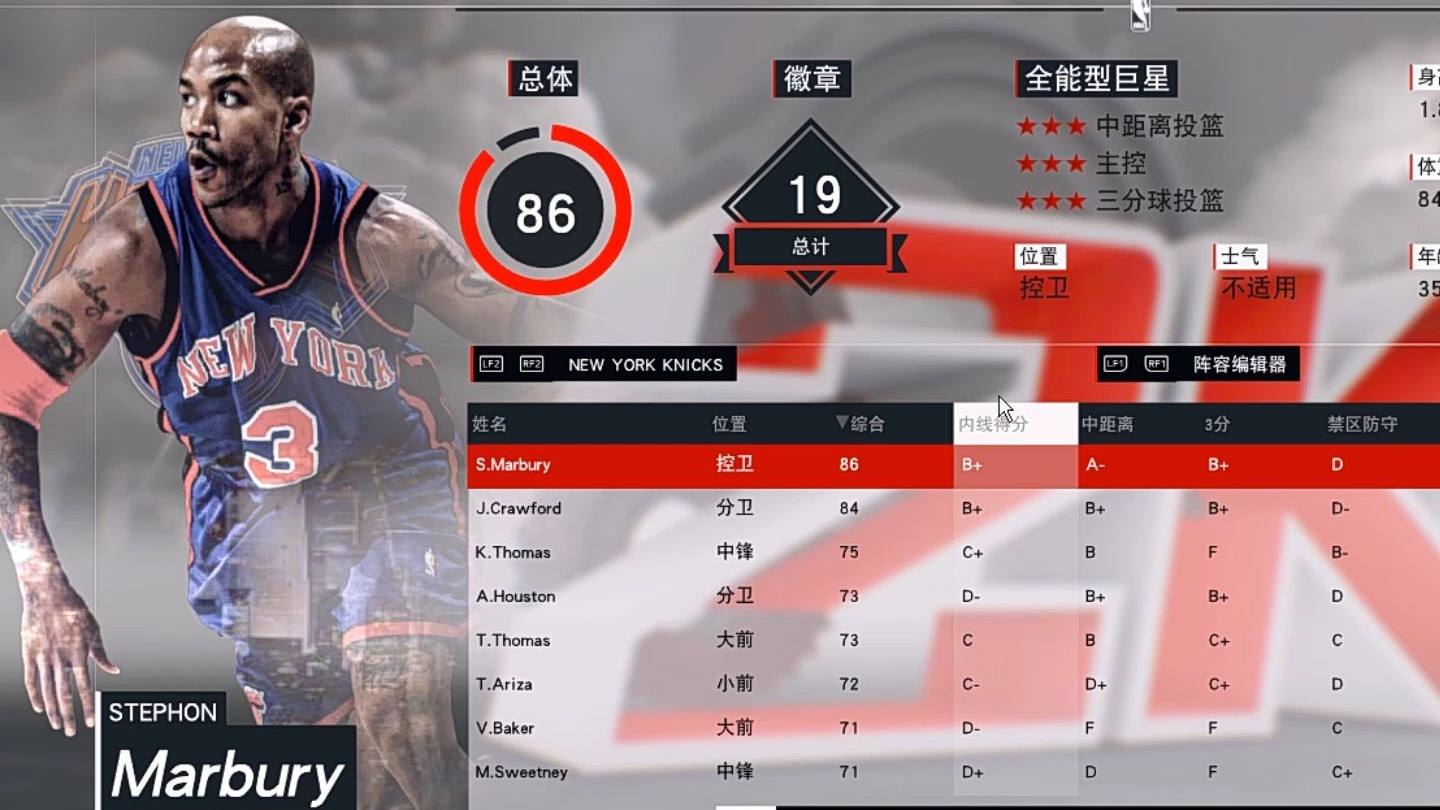Open the NEW YORK KNICKS team selector
This screenshot has height=810, width=1440.
pyautogui.click(x=603, y=365)
